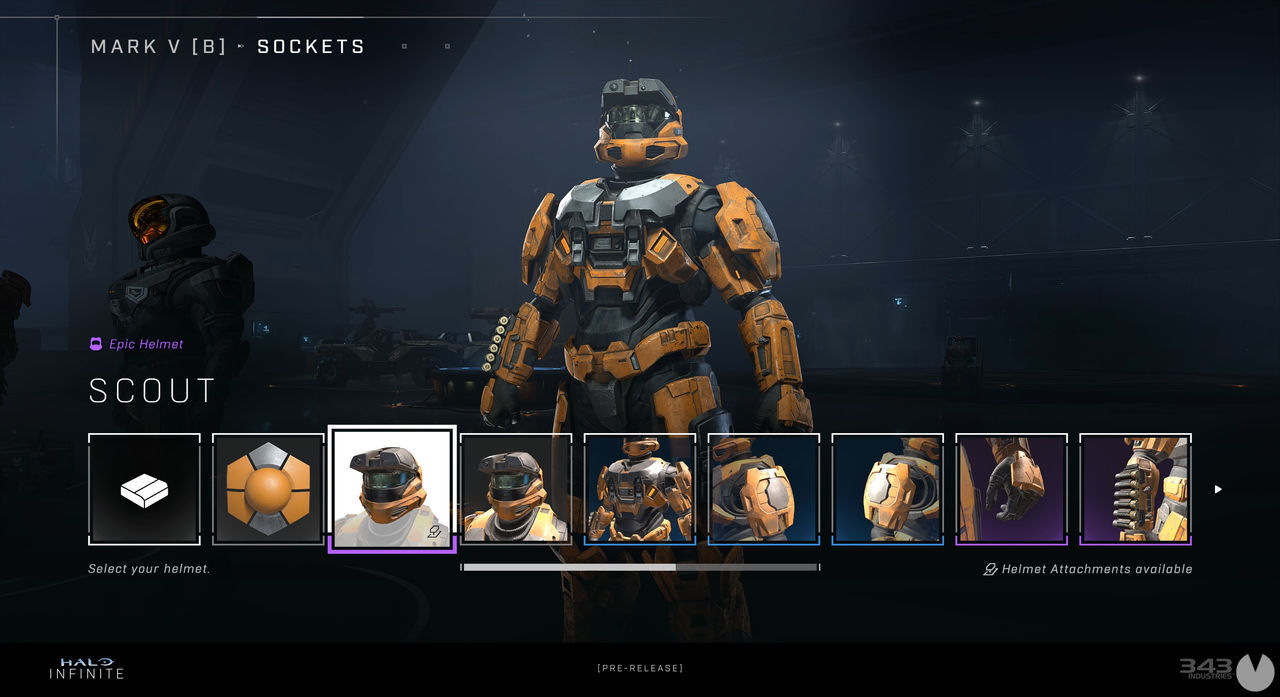
Task: Select the armor kit box tile
Action: click(x=144, y=489)
